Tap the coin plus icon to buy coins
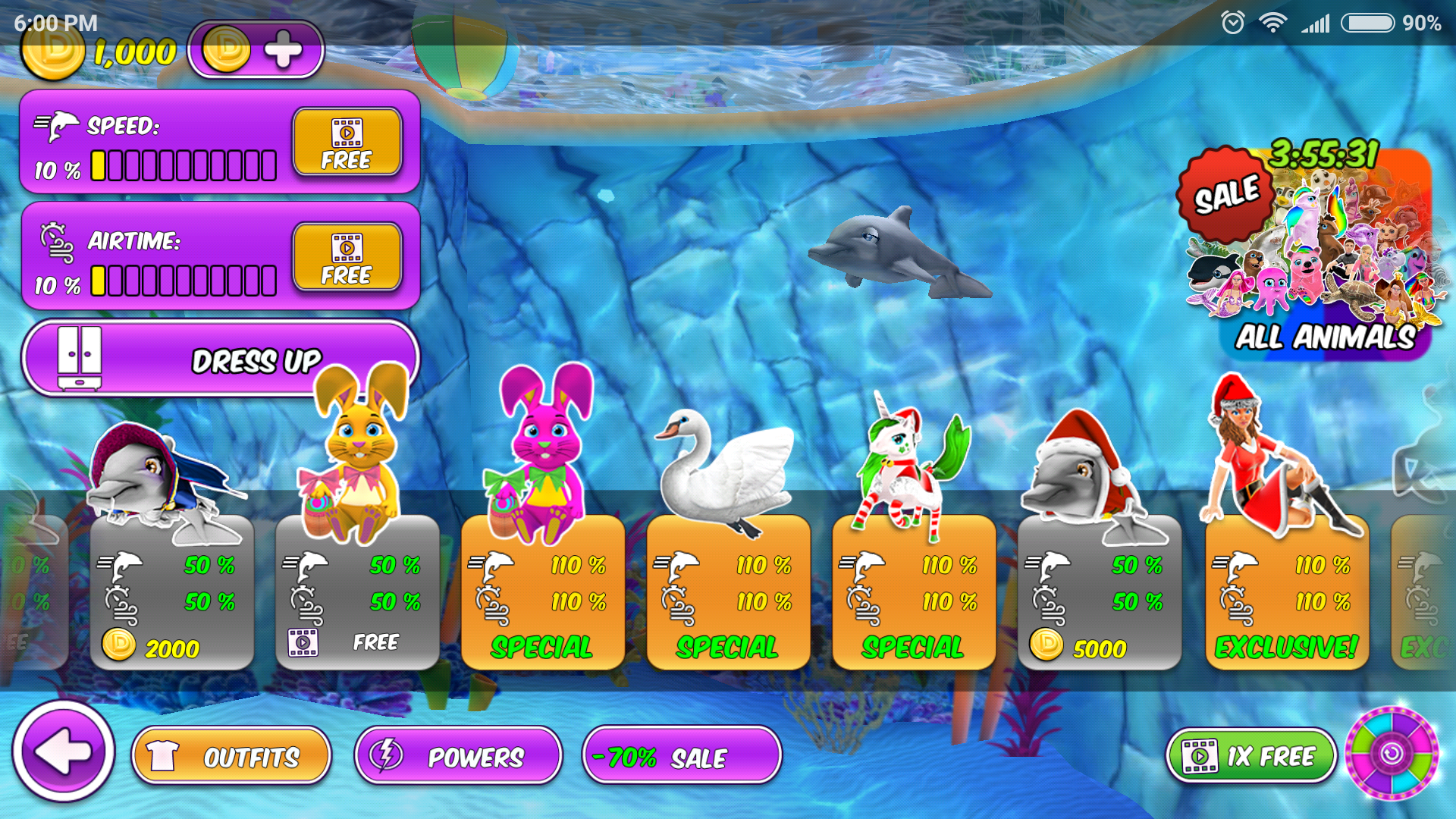Image resolution: width=1456 pixels, height=819 pixels. [284, 49]
